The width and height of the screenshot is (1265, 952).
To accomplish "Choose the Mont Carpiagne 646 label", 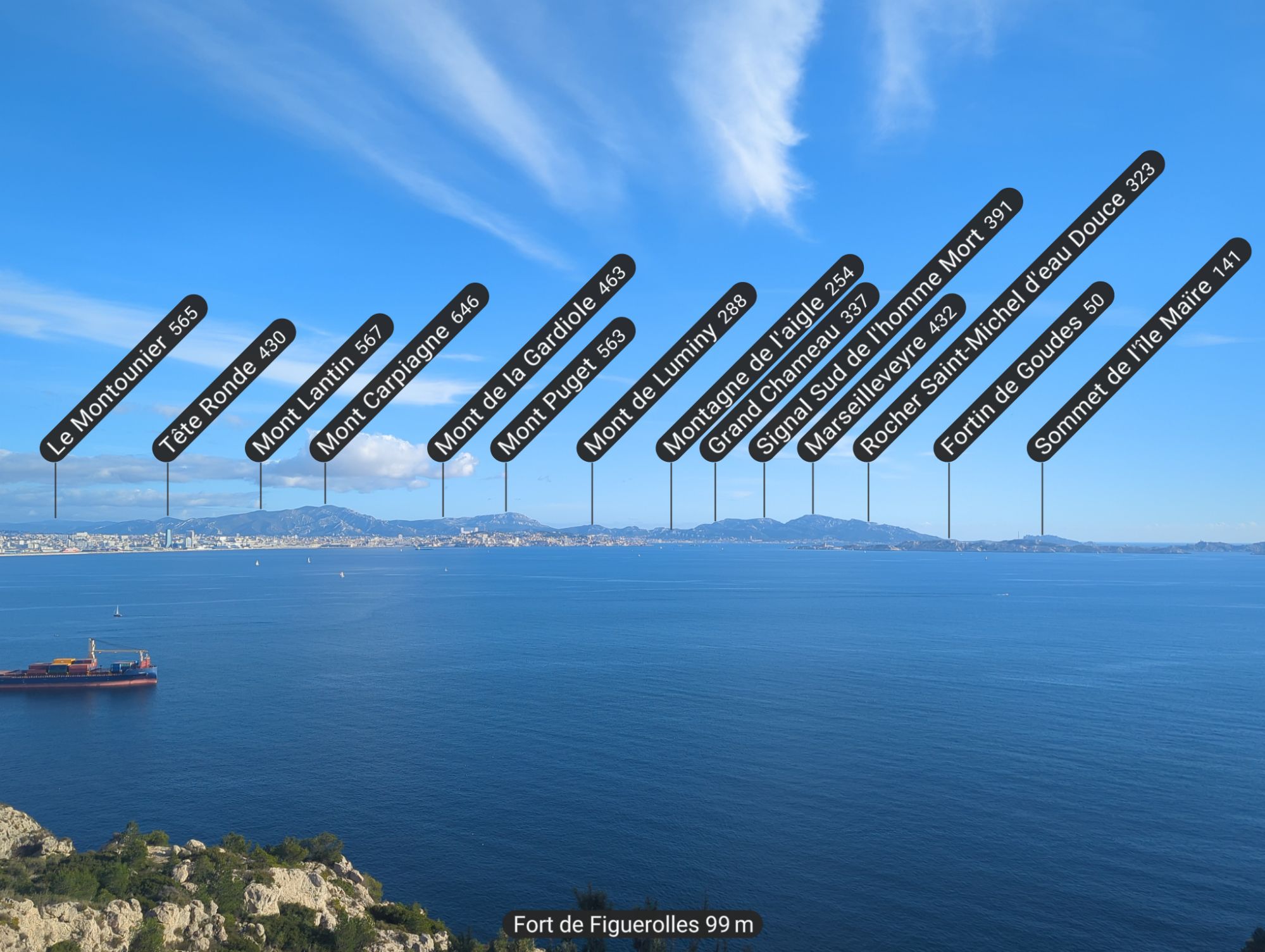I will pyautogui.click(x=399, y=372).
